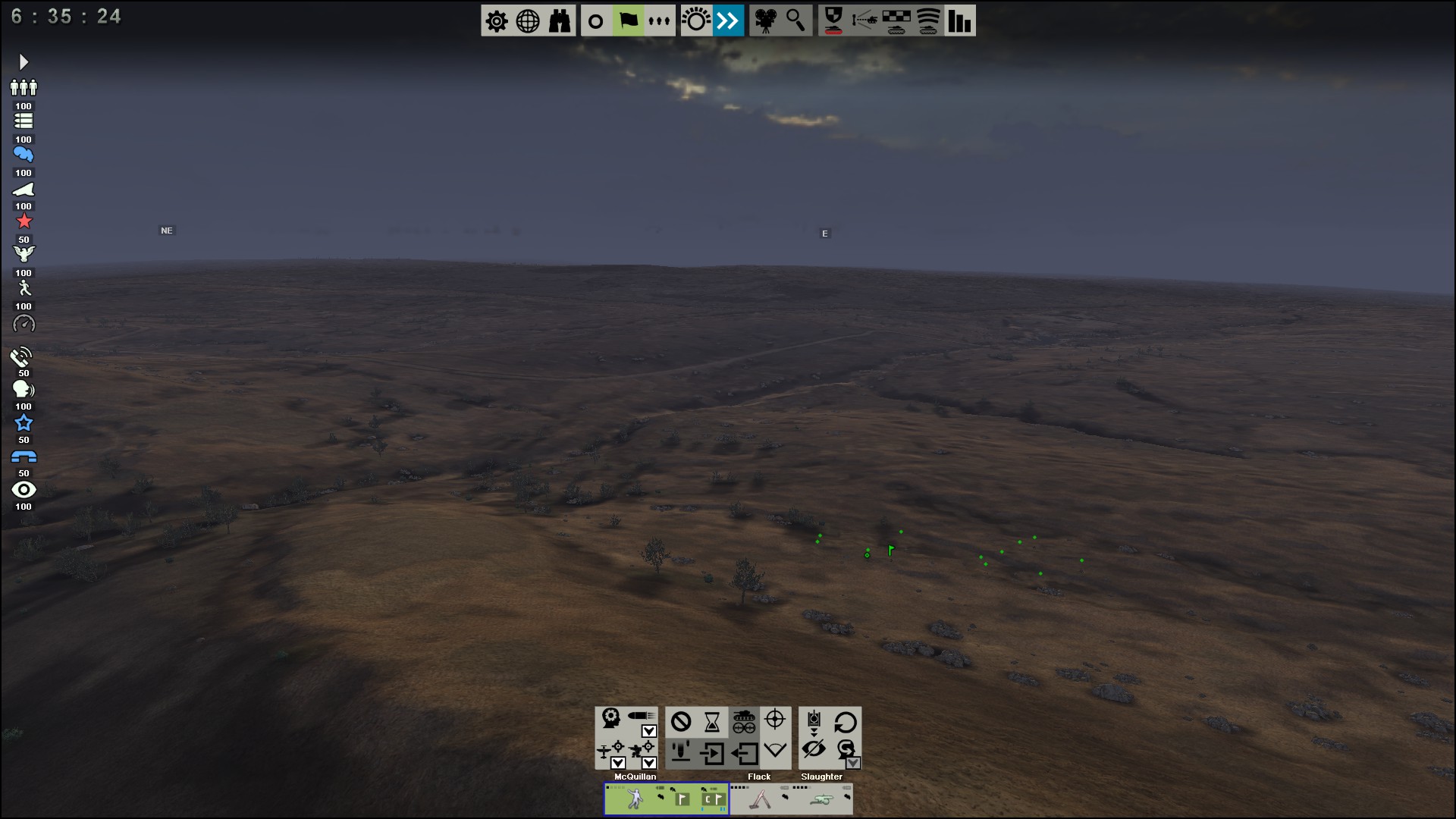Show the bar chart statistics

(959, 21)
